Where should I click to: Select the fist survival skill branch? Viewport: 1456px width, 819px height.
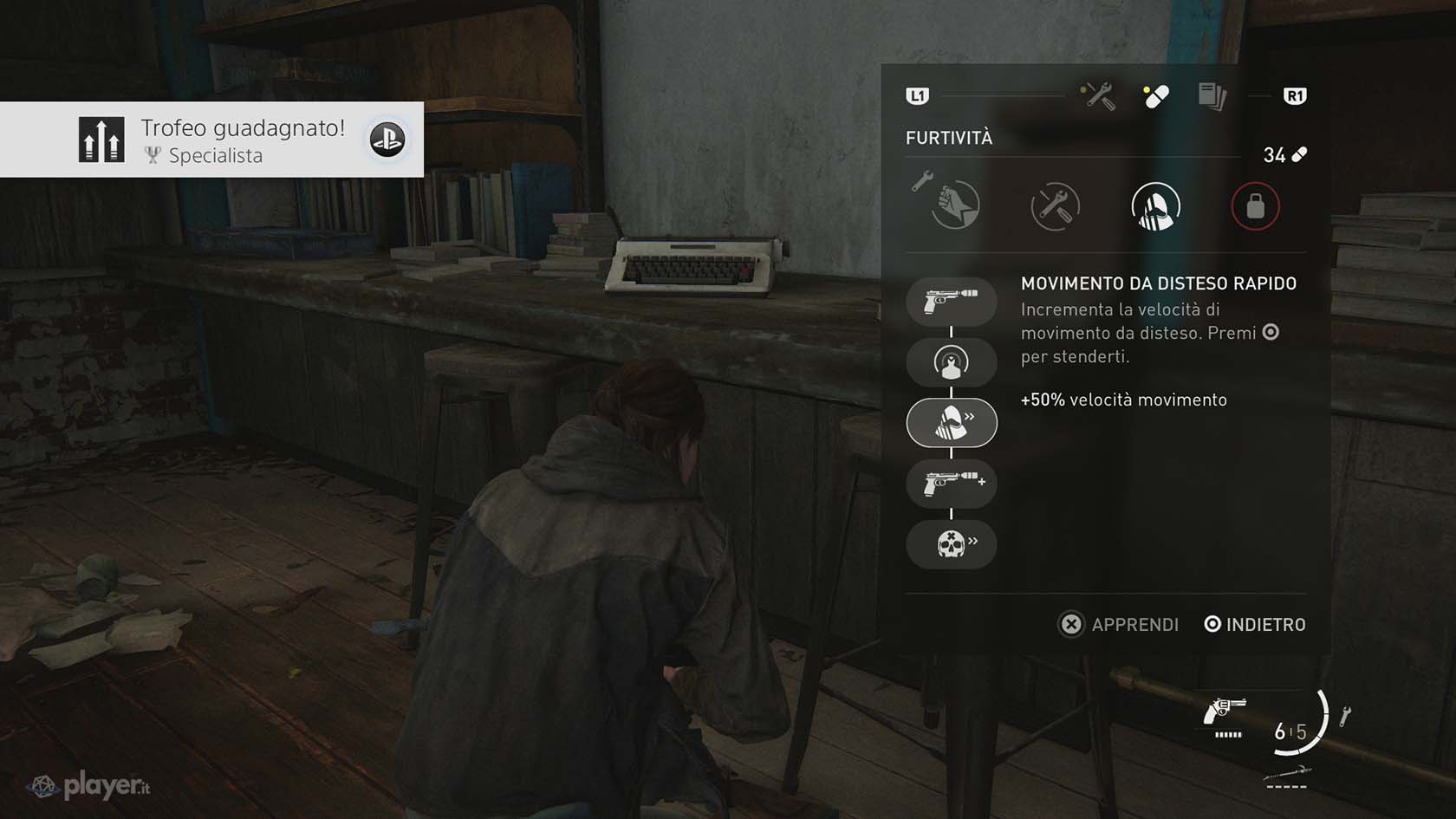point(955,206)
